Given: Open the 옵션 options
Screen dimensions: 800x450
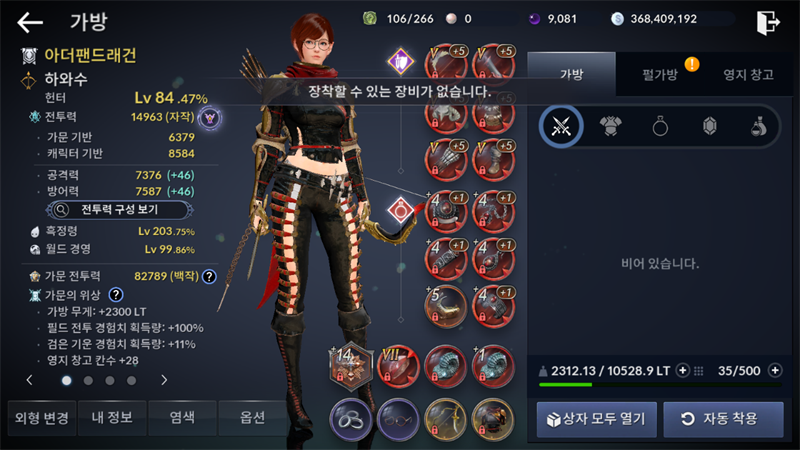Looking at the screenshot, I should pyautogui.click(x=253, y=418).
